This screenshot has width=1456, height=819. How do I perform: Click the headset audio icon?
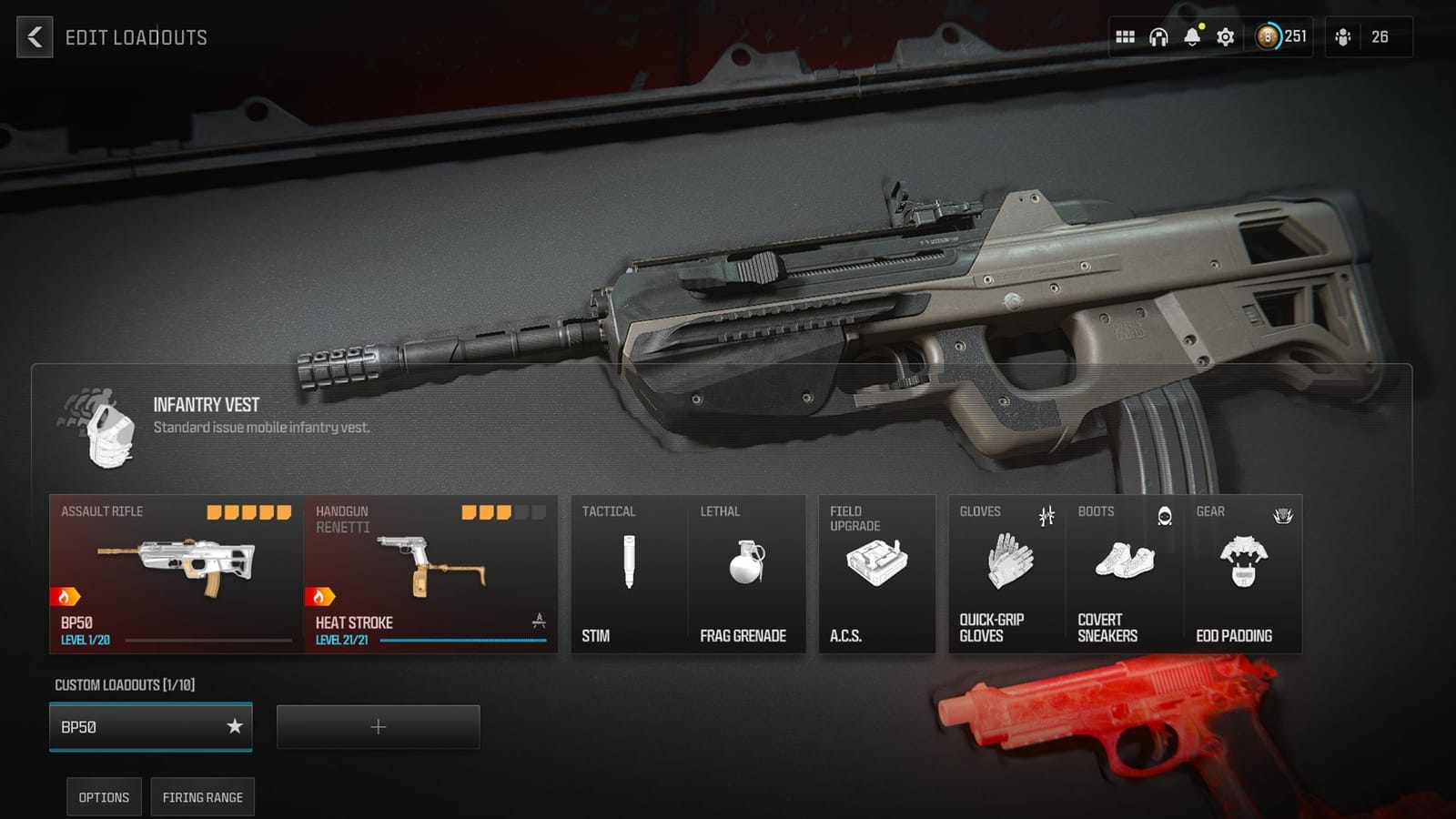pyautogui.click(x=1158, y=37)
